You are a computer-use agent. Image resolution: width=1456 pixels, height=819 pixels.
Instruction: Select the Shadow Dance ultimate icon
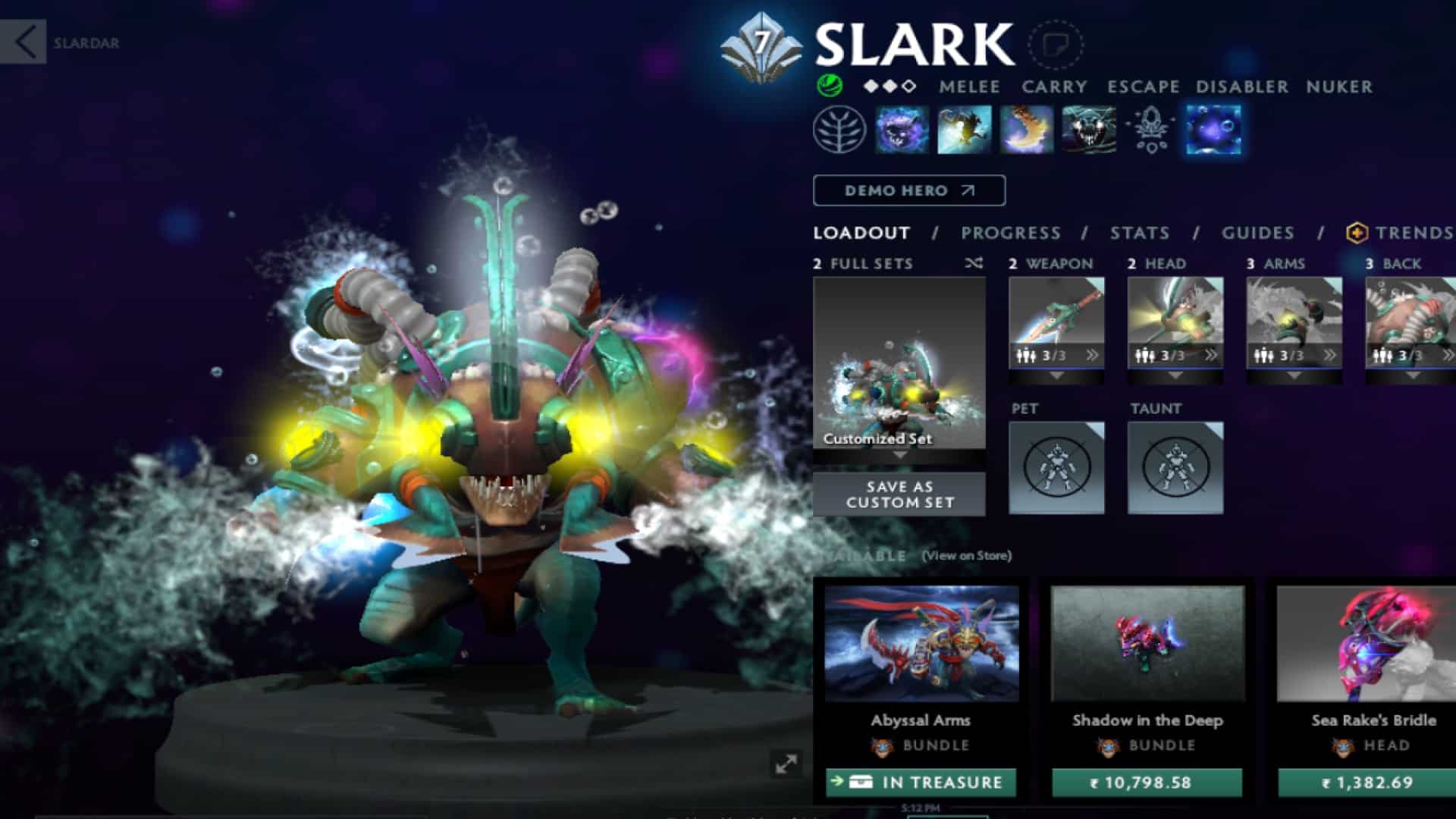click(x=1087, y=129)
